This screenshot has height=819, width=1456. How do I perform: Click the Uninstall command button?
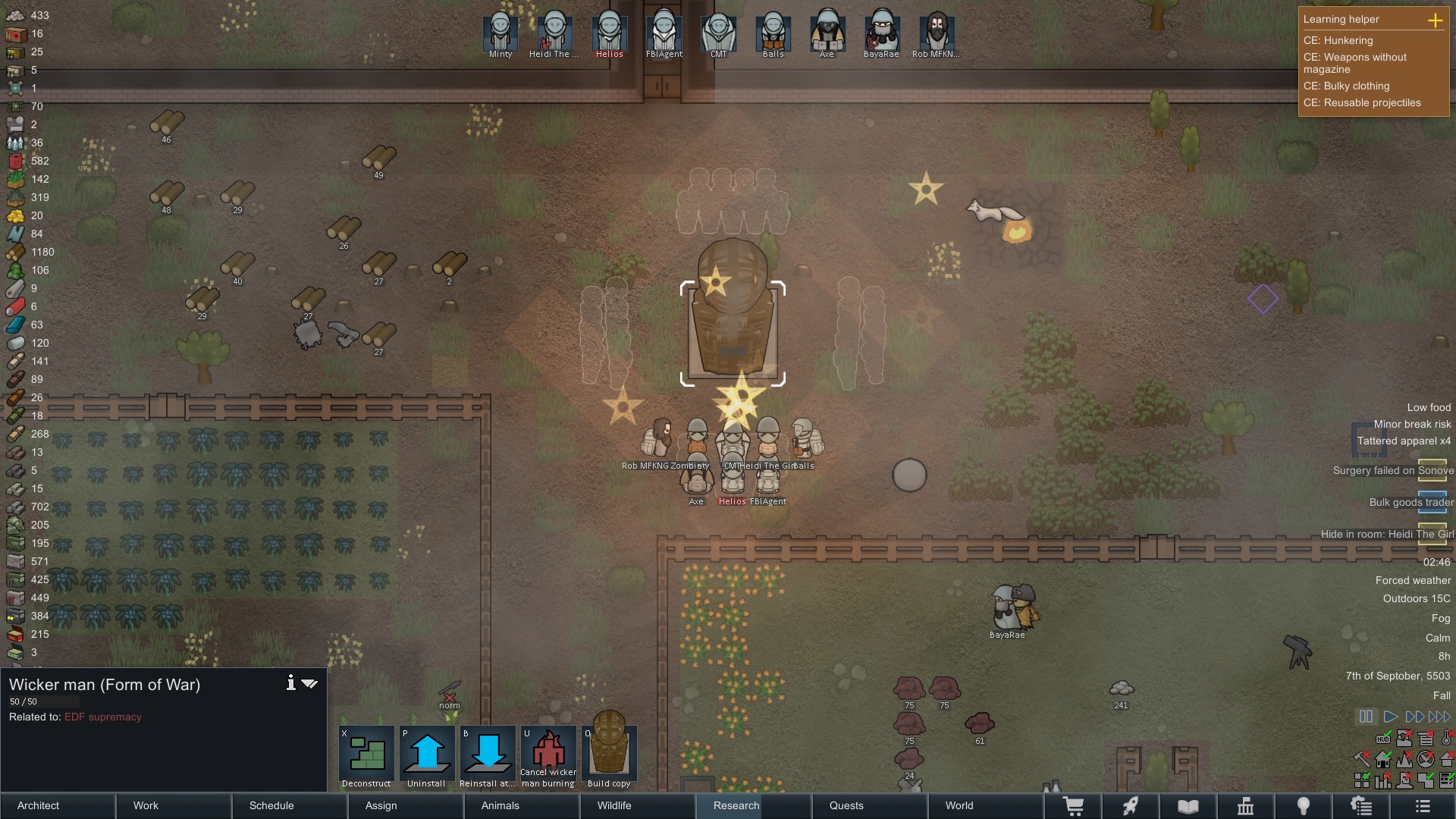click(x=427, y=755)
